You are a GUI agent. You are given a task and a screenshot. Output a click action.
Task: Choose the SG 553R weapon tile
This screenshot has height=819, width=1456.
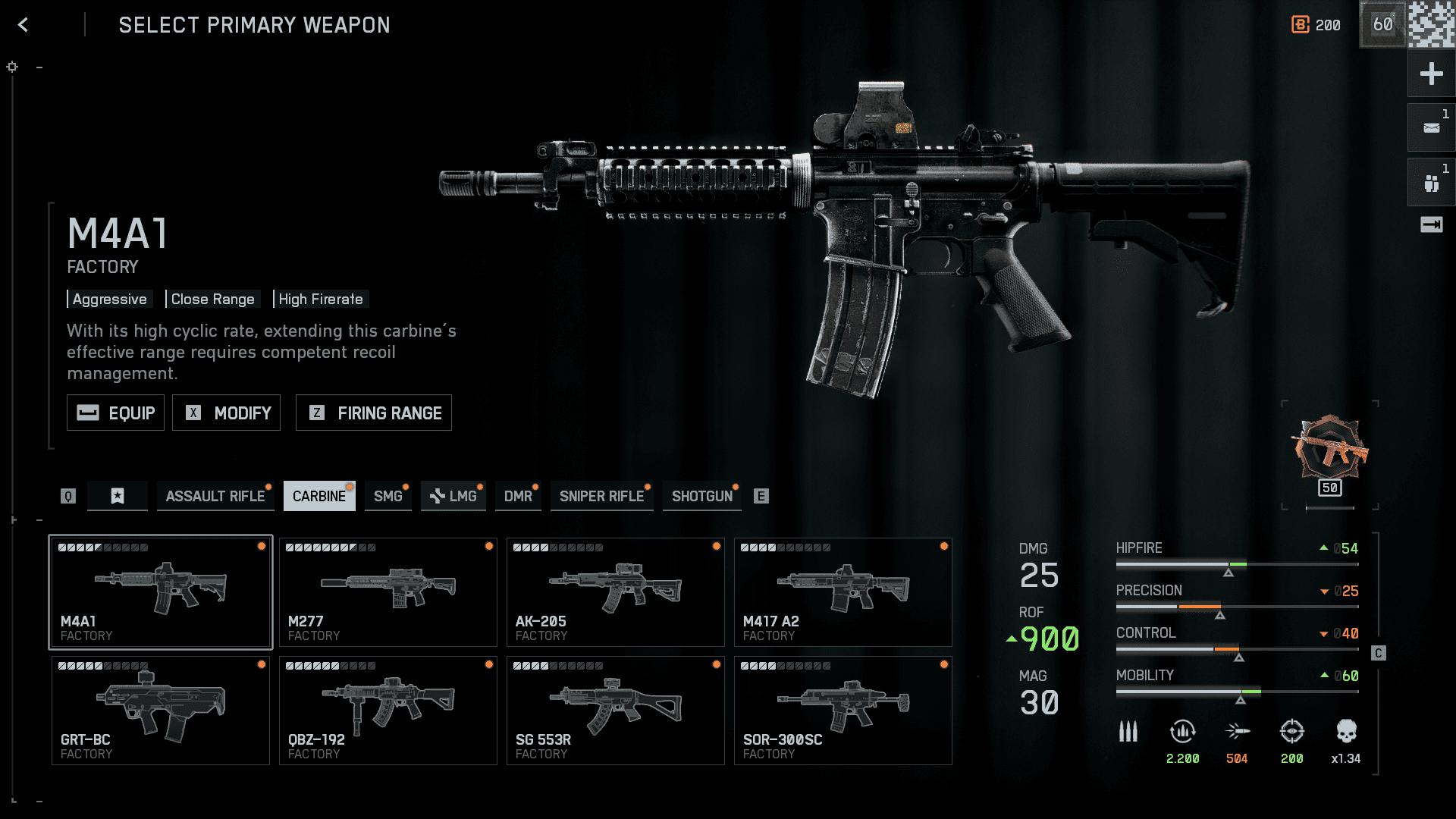[615, 711]
